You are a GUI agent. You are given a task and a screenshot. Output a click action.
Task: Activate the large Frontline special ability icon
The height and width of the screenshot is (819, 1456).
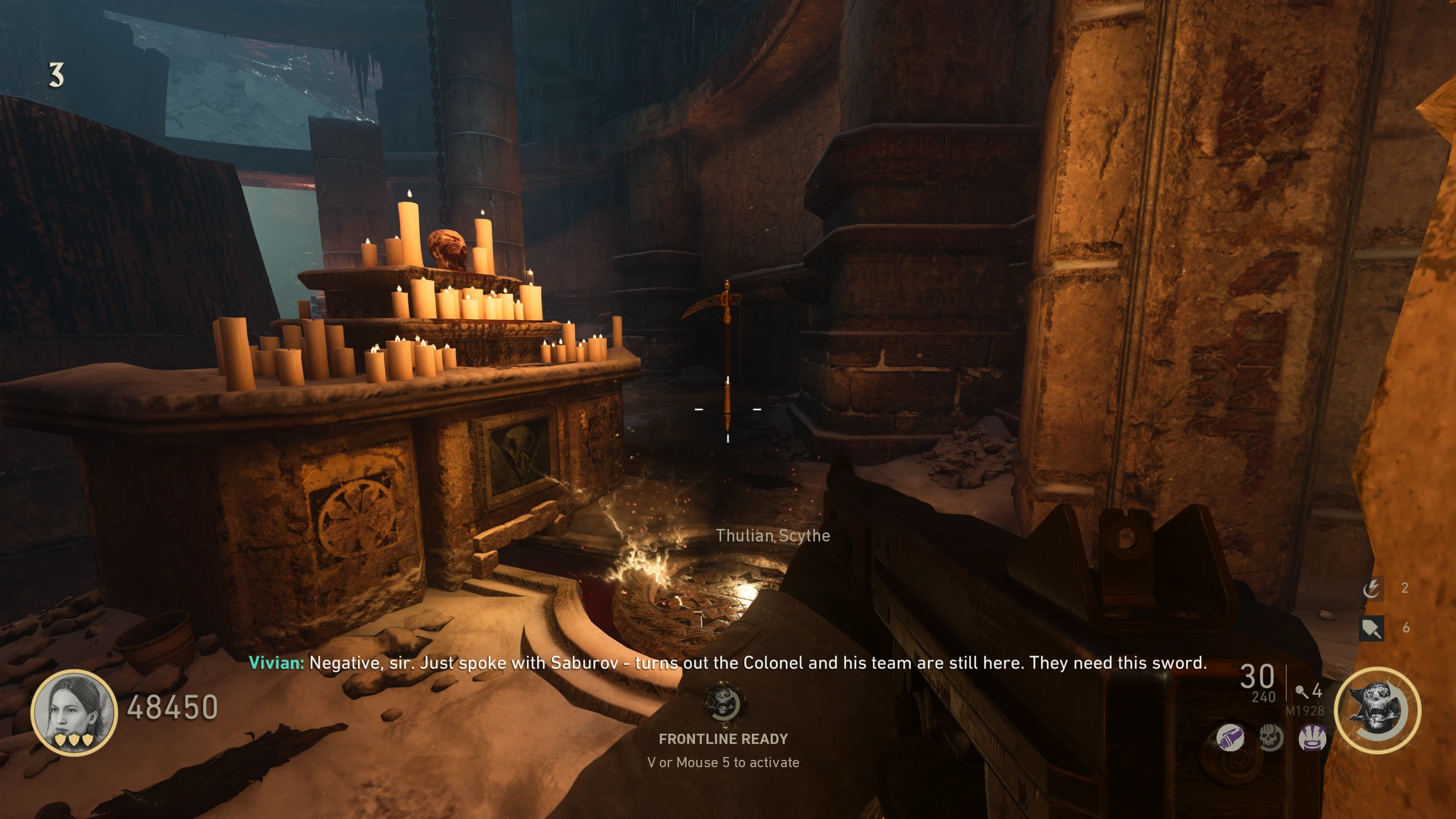(1378, 711)
